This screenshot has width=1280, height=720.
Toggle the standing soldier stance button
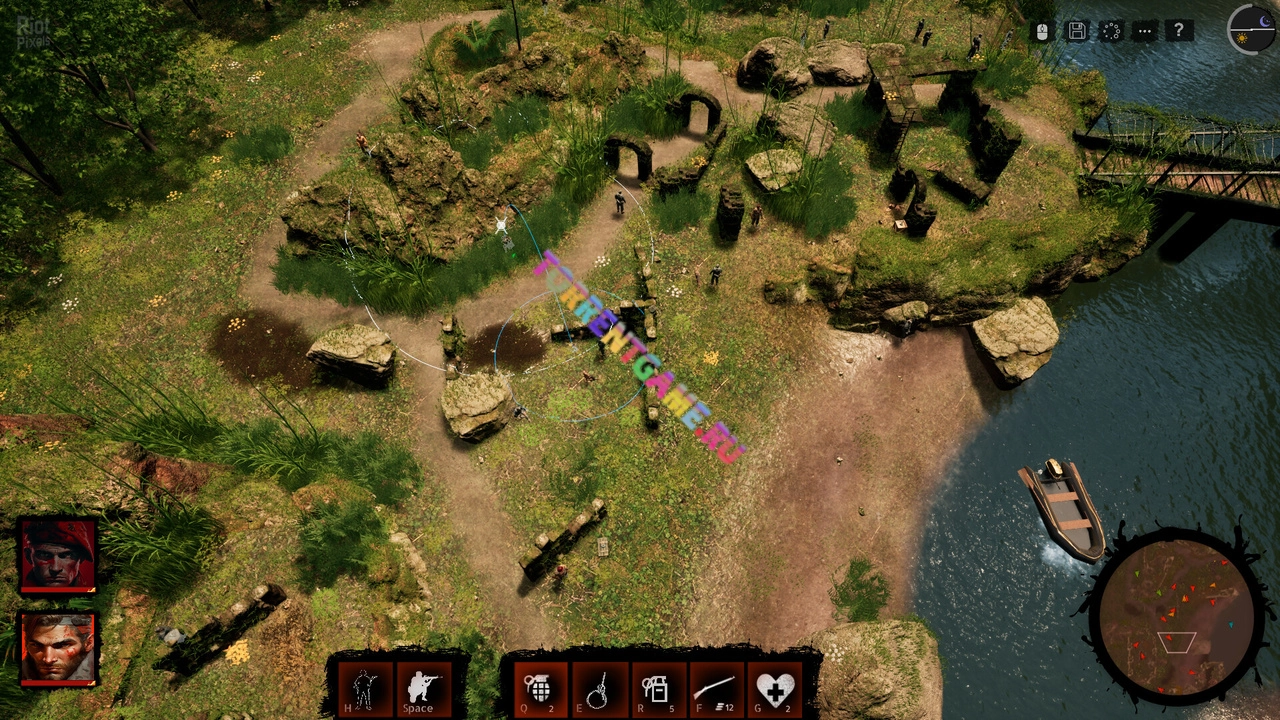pyautogui.click(x=365, y=688)
